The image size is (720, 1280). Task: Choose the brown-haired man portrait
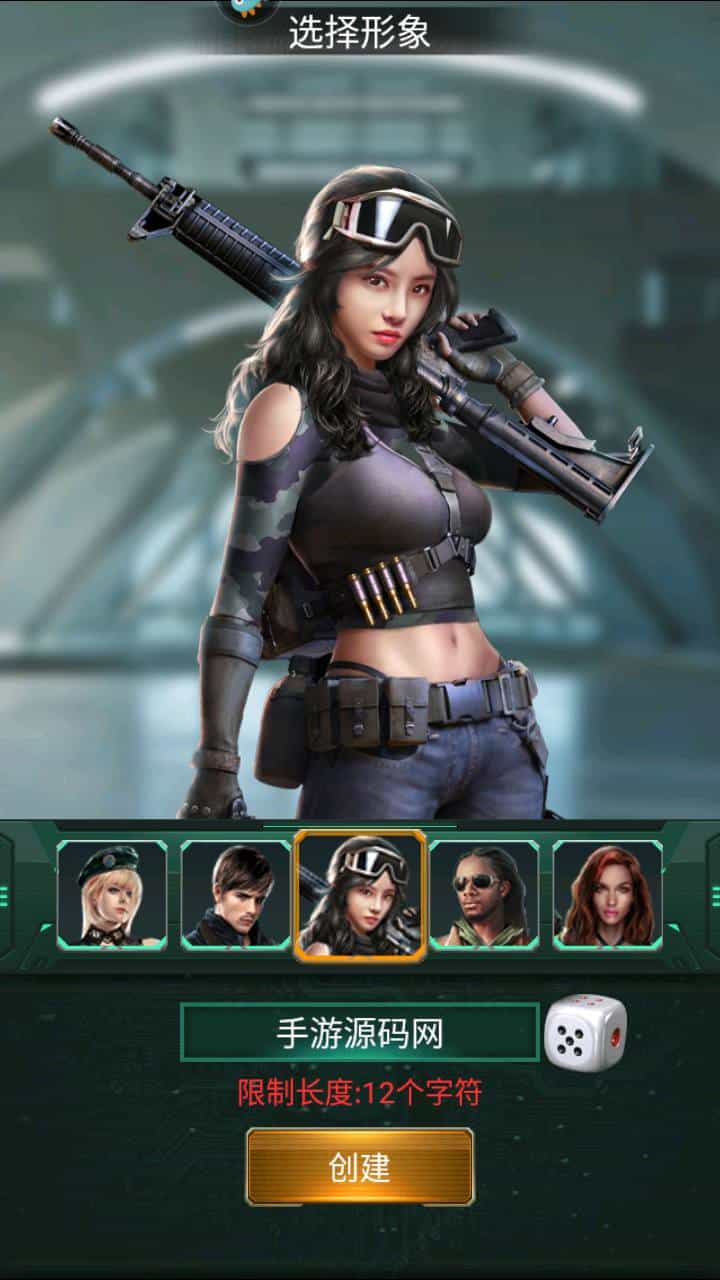tap(236, 895)
